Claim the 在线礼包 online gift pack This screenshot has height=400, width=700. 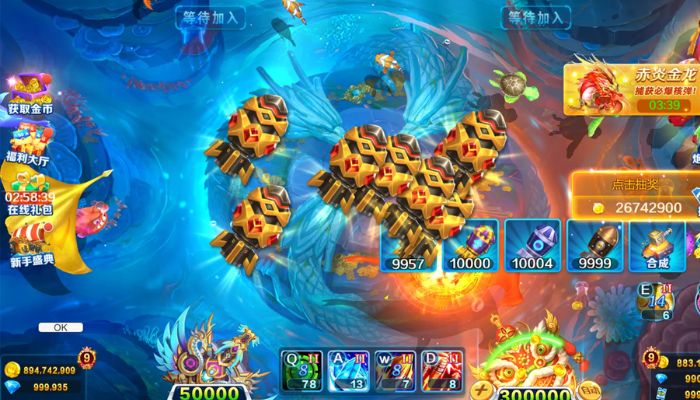click(30, 192)
